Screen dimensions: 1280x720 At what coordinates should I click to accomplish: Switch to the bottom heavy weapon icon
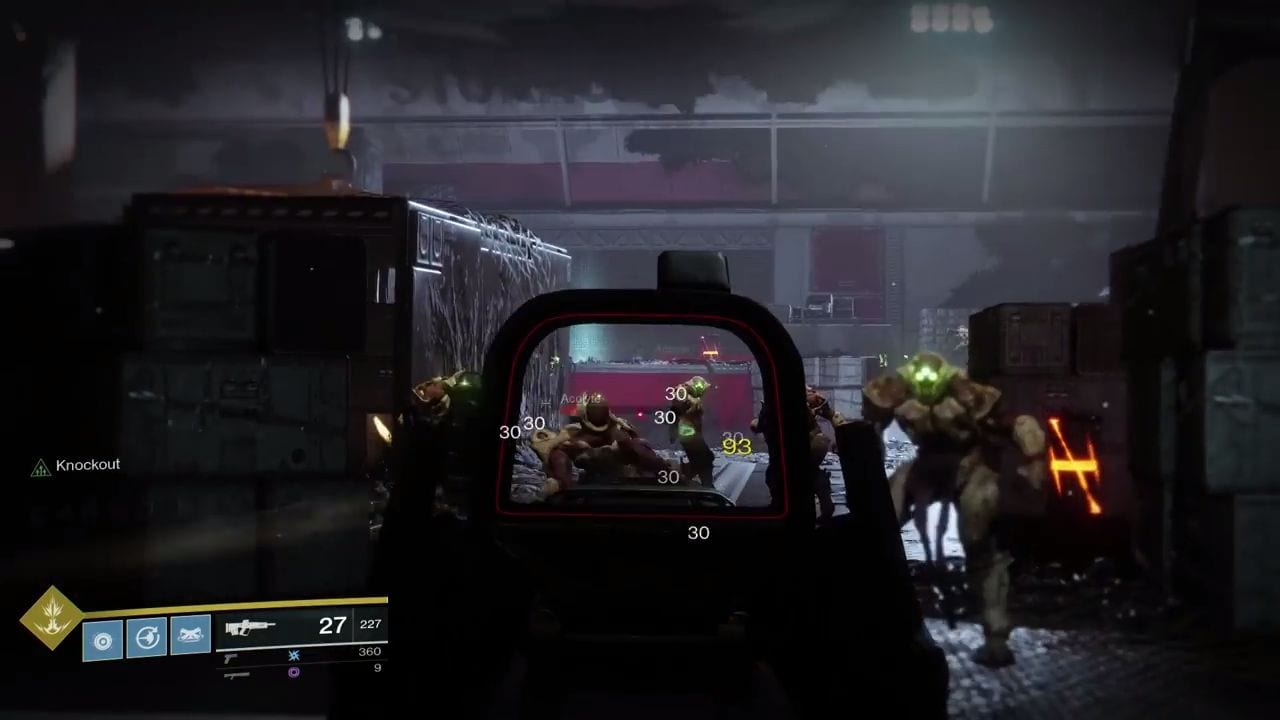point(236,675)
